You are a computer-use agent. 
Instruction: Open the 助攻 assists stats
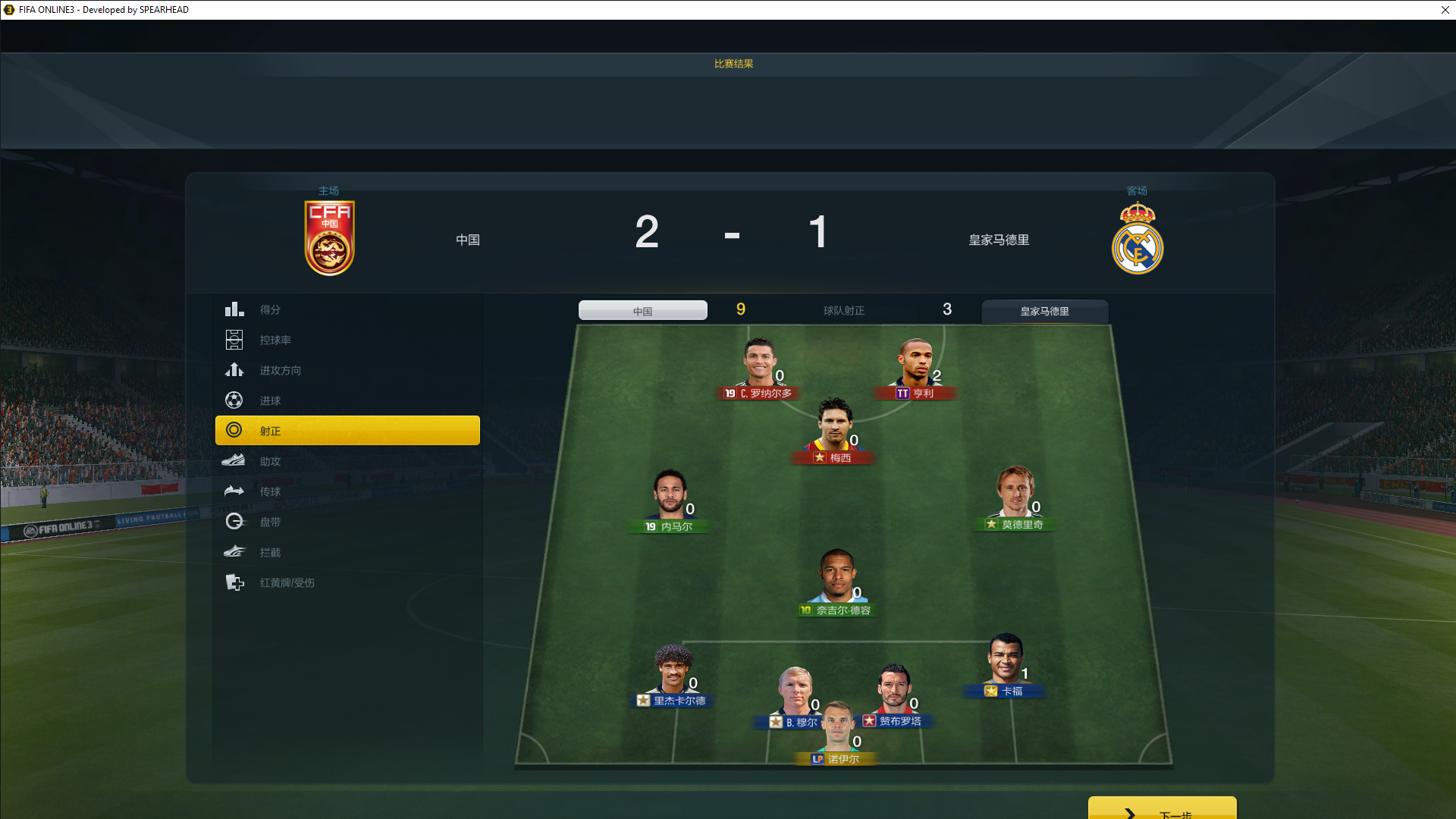click(x=270, y=461)
